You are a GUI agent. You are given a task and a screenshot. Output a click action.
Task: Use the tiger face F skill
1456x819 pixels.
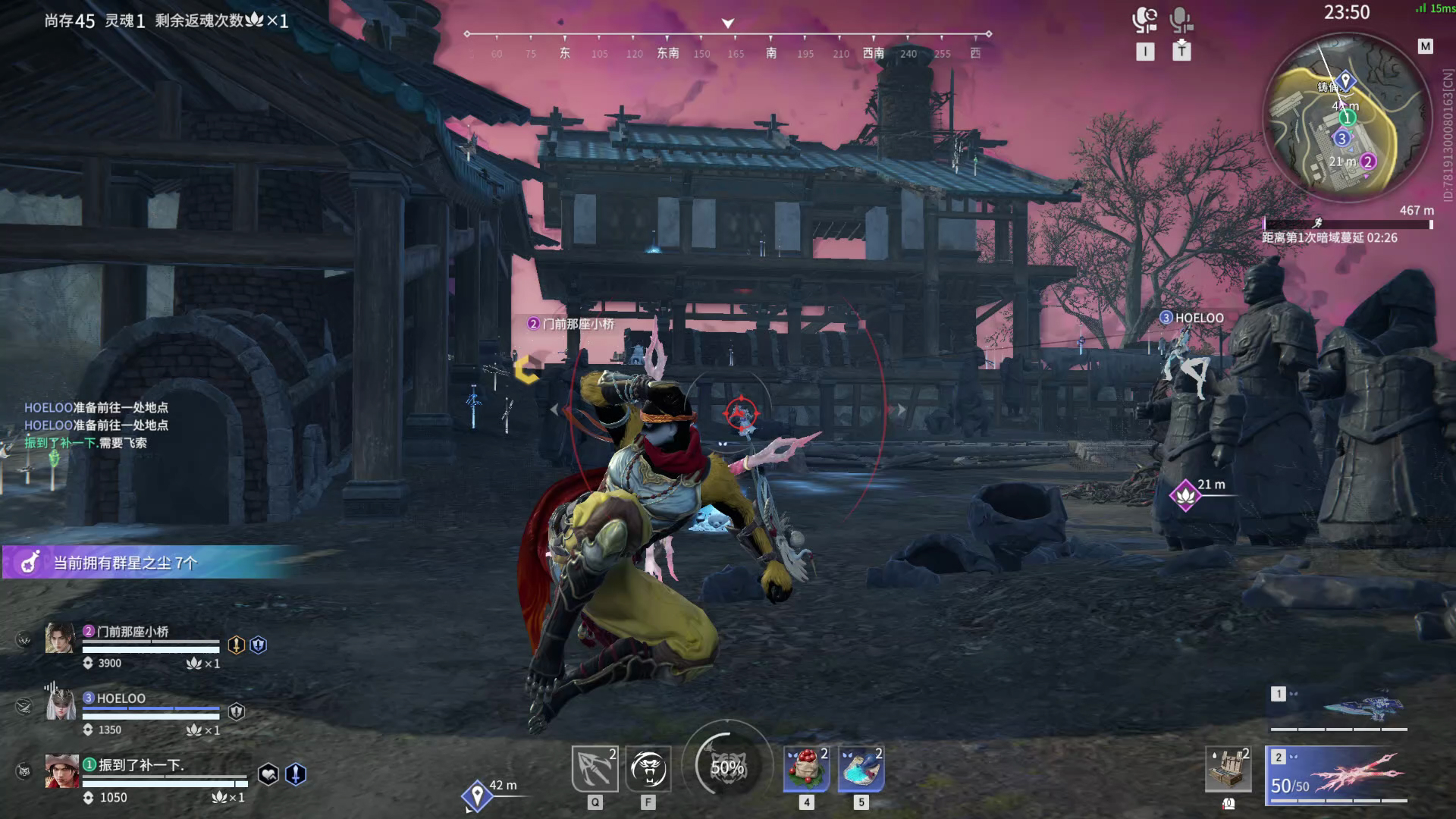pos(648,768)
